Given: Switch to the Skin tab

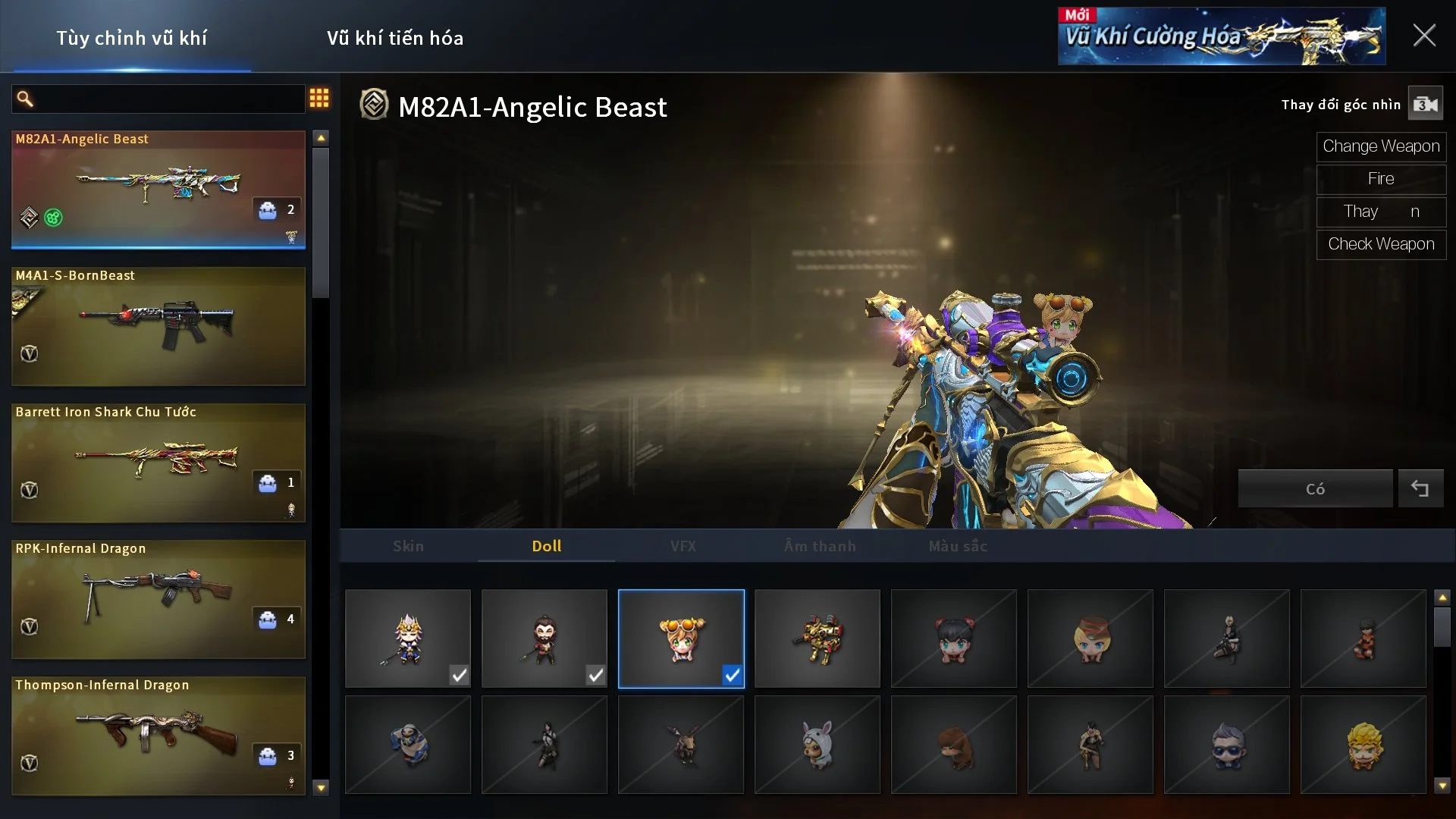Looking at the screenshot, I should pos(408,546).
